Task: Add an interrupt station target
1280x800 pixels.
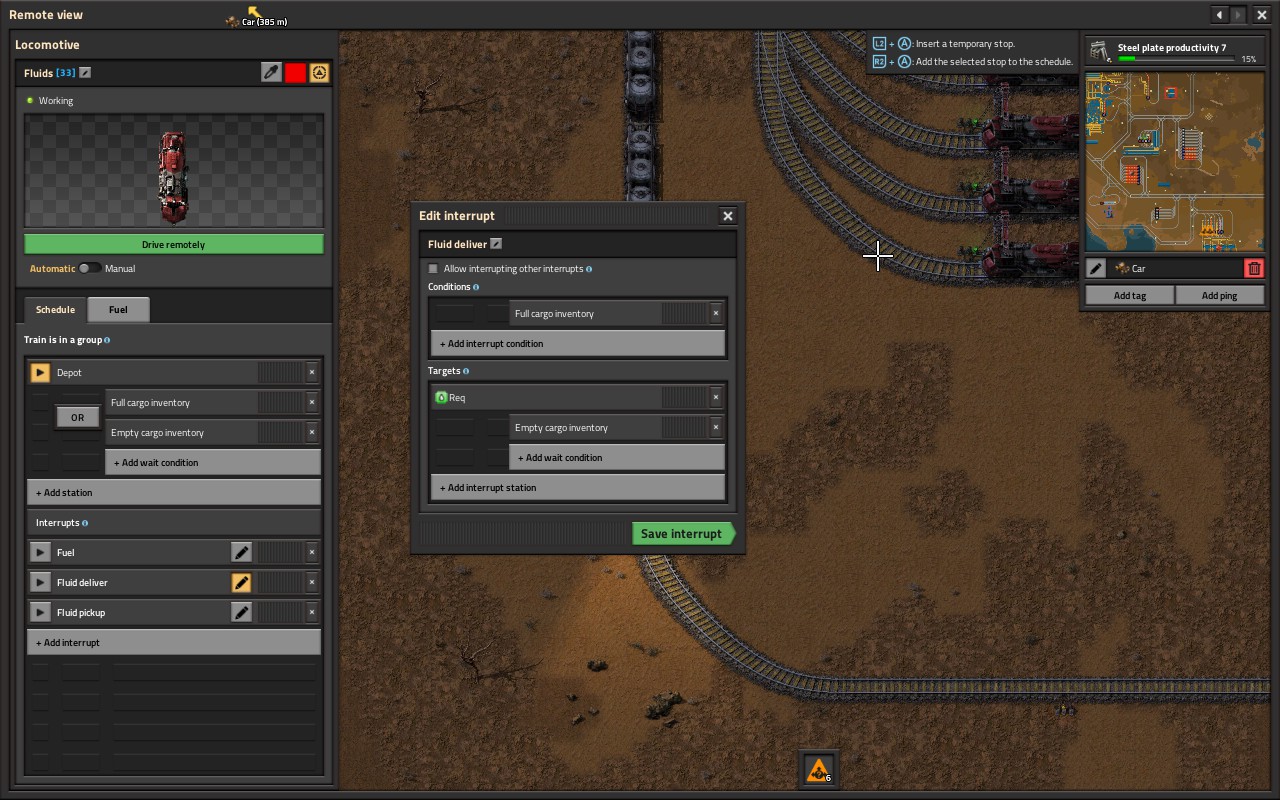Action: tap(576, 488)
